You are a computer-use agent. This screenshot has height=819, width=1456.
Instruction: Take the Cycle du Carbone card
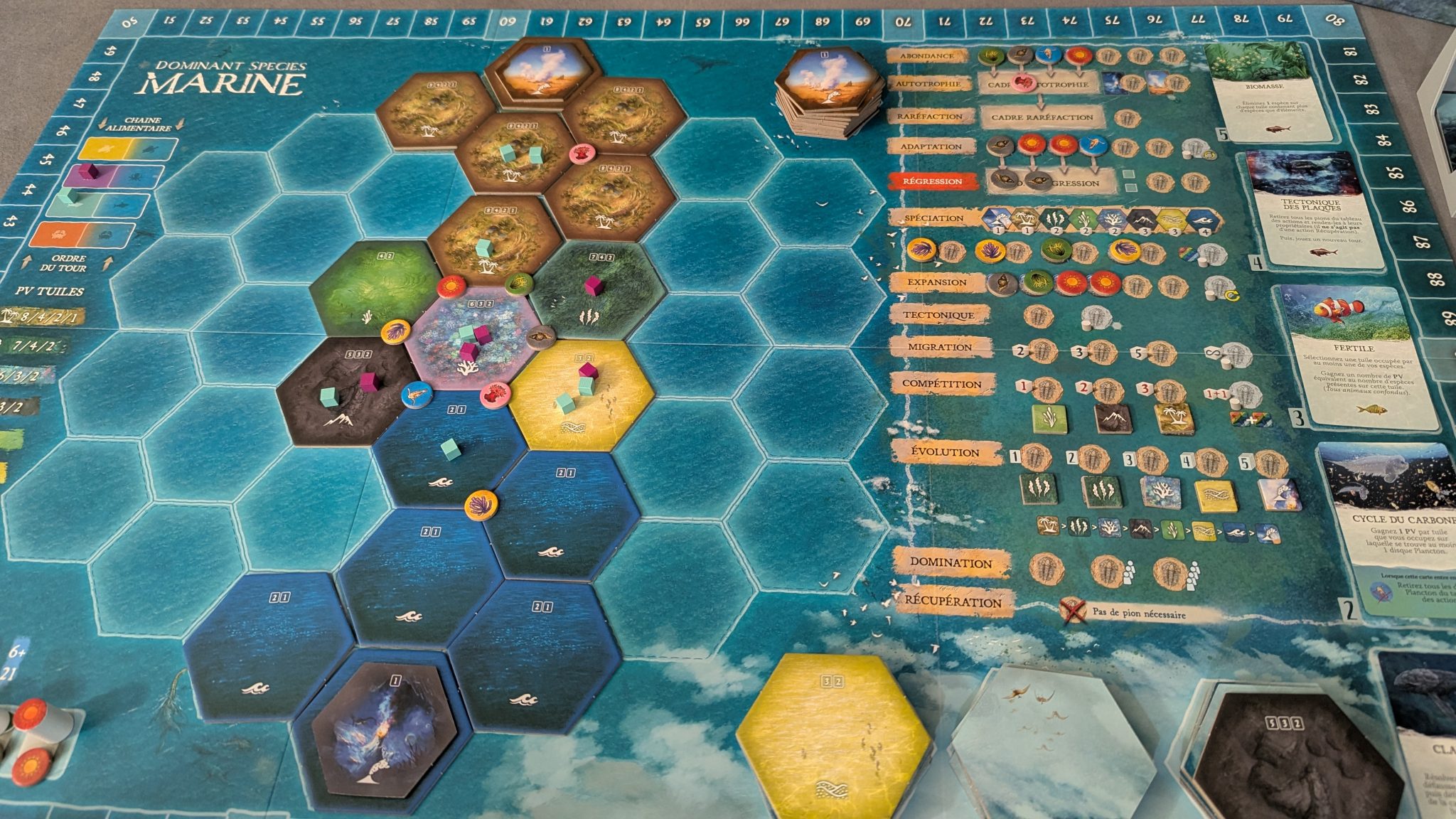[x=1393, y=526]
